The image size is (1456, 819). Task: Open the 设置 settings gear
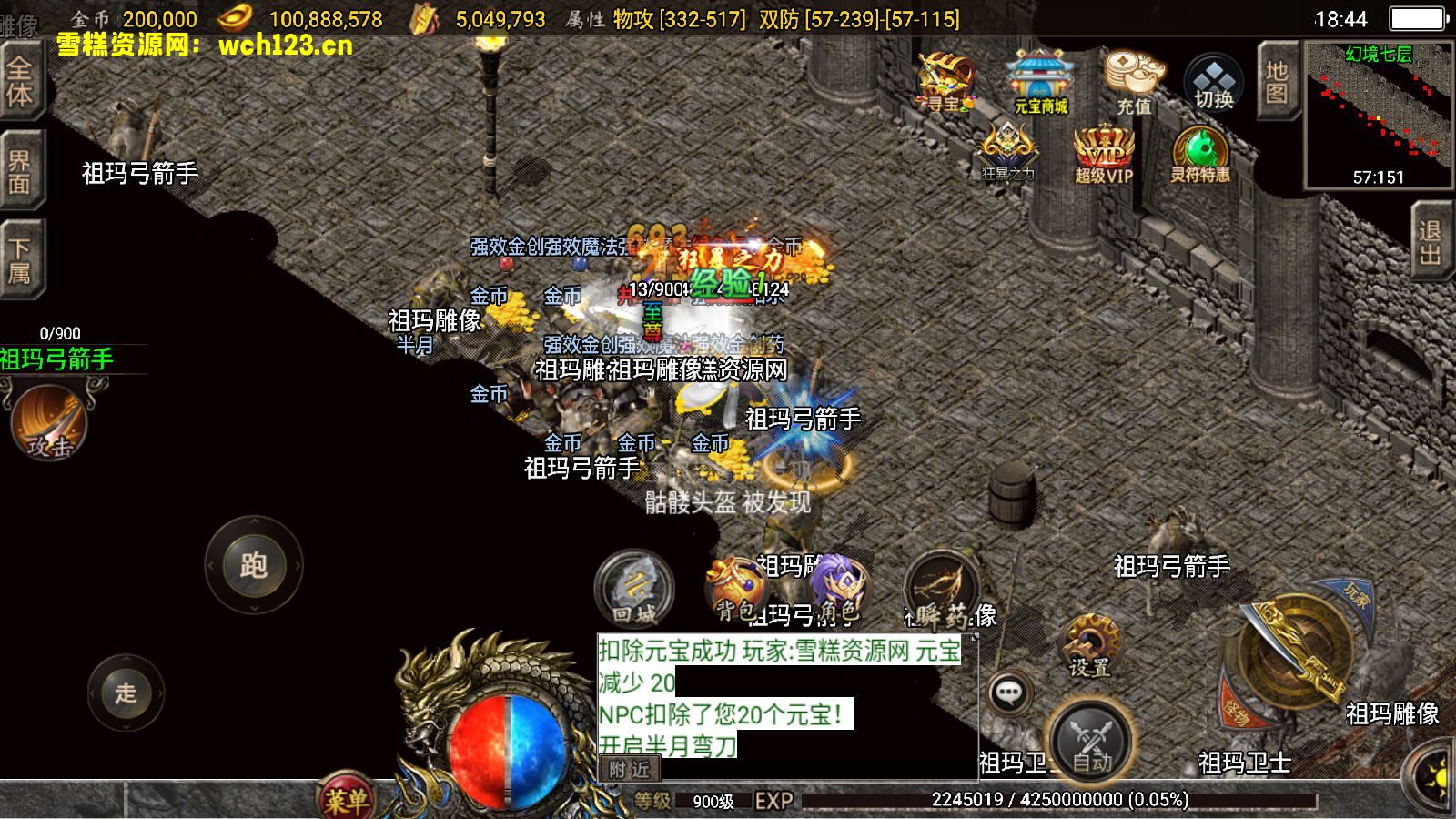[x=1089, y=646]
